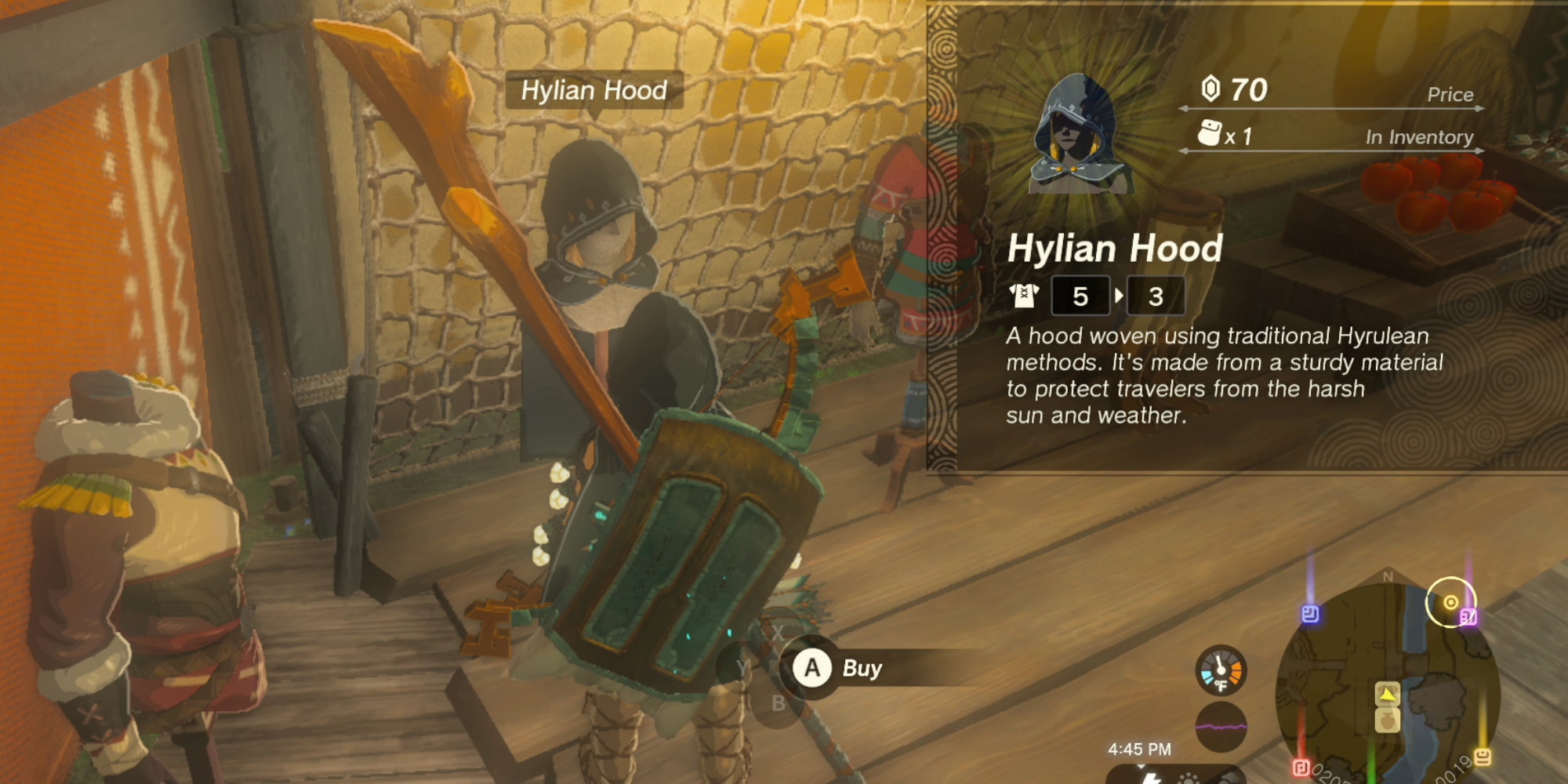Adjust the purple waveform indicator

coord(1225,725)
